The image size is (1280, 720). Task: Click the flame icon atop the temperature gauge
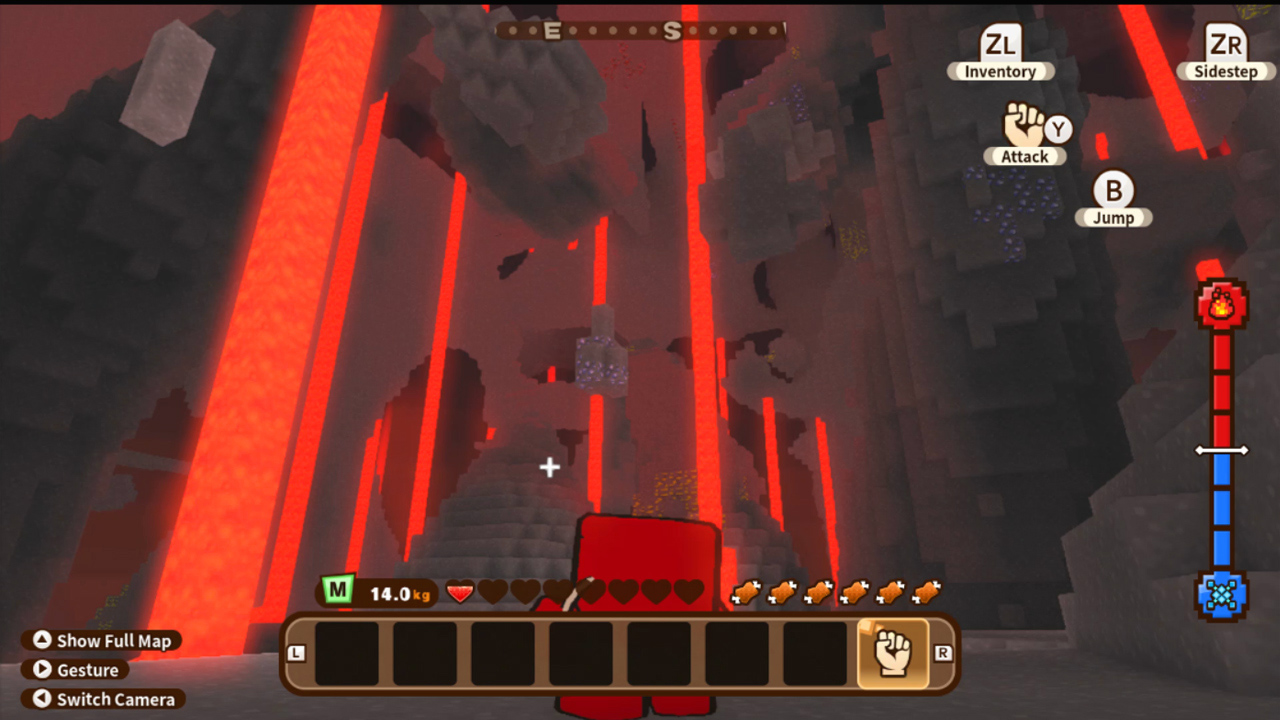point(1222,304)
